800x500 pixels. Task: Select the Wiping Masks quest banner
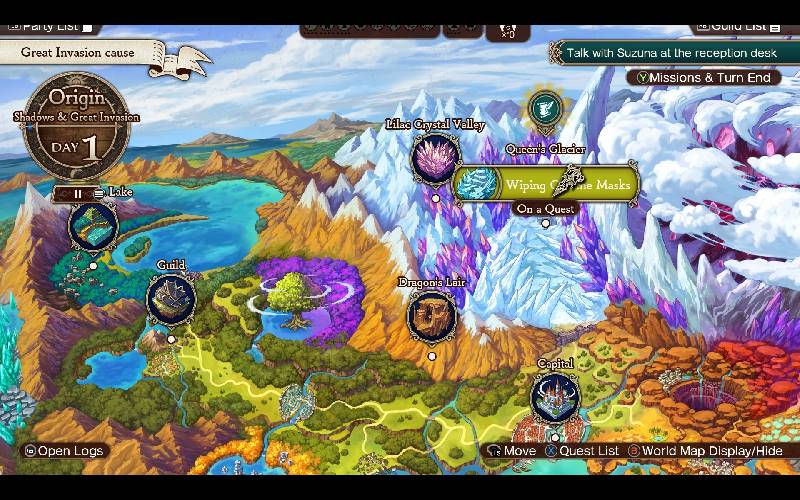(x=546, y=185)
